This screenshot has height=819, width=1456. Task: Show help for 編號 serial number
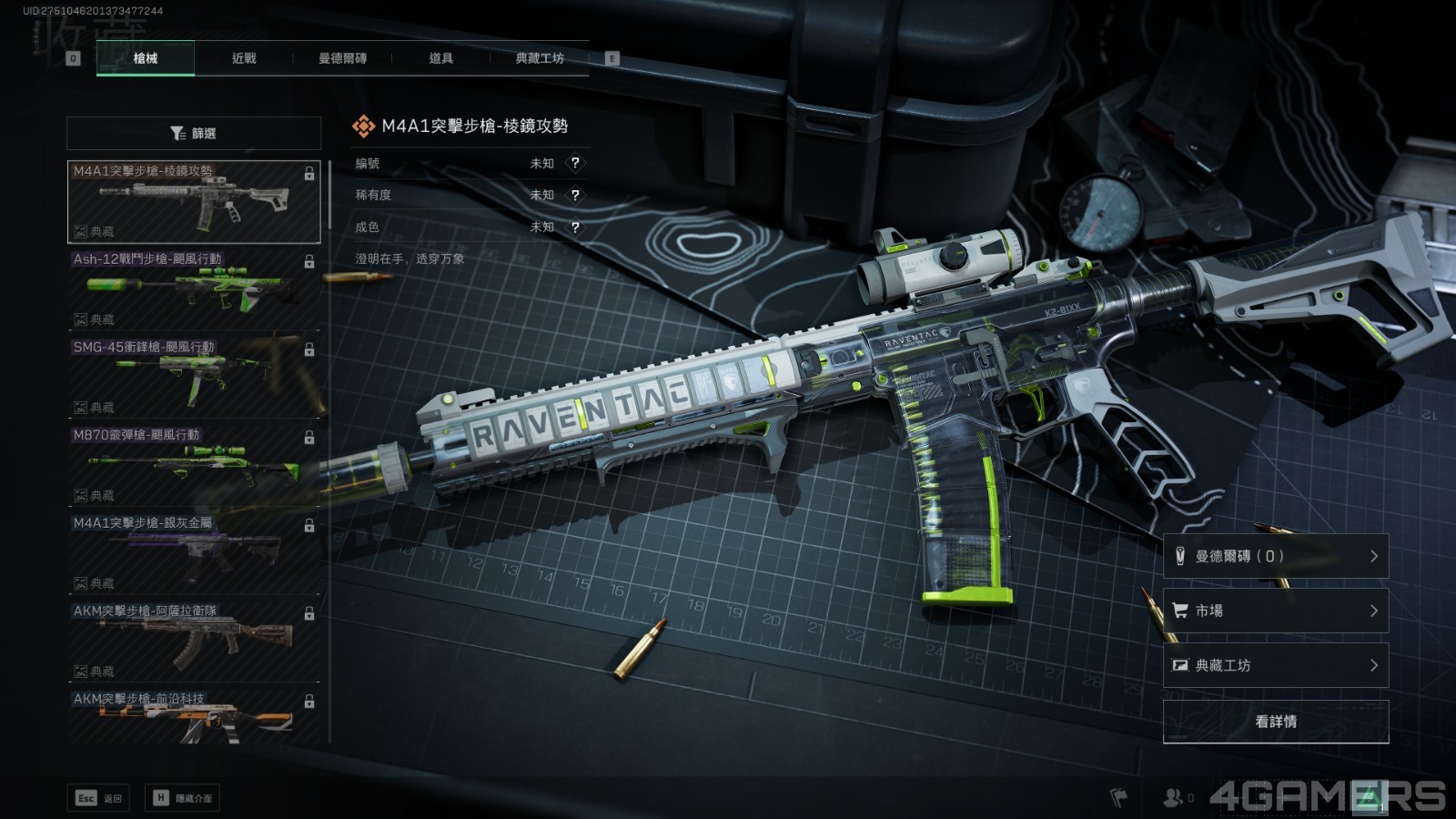(575, 163)
